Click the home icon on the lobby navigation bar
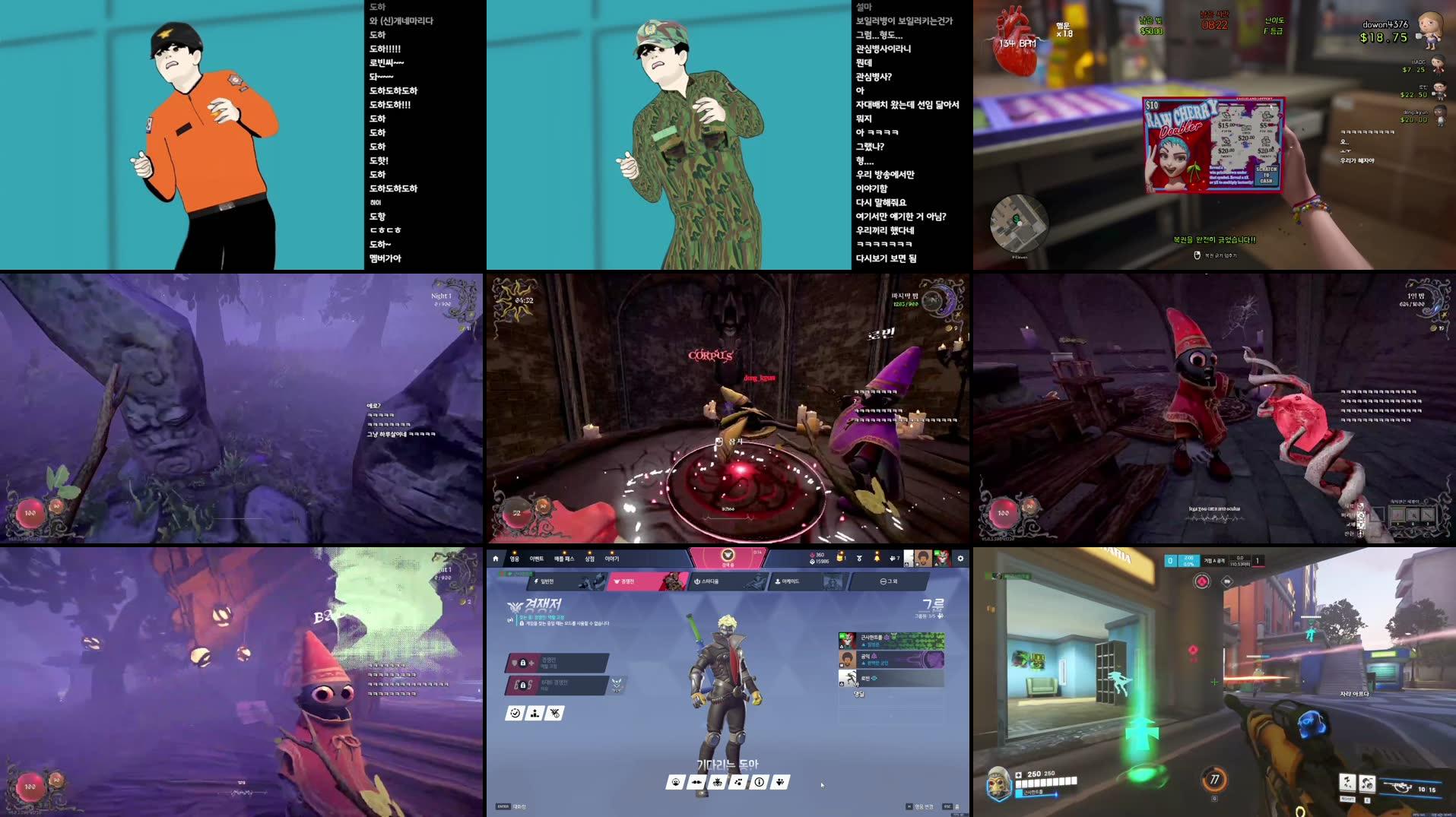 click(496, 558)
